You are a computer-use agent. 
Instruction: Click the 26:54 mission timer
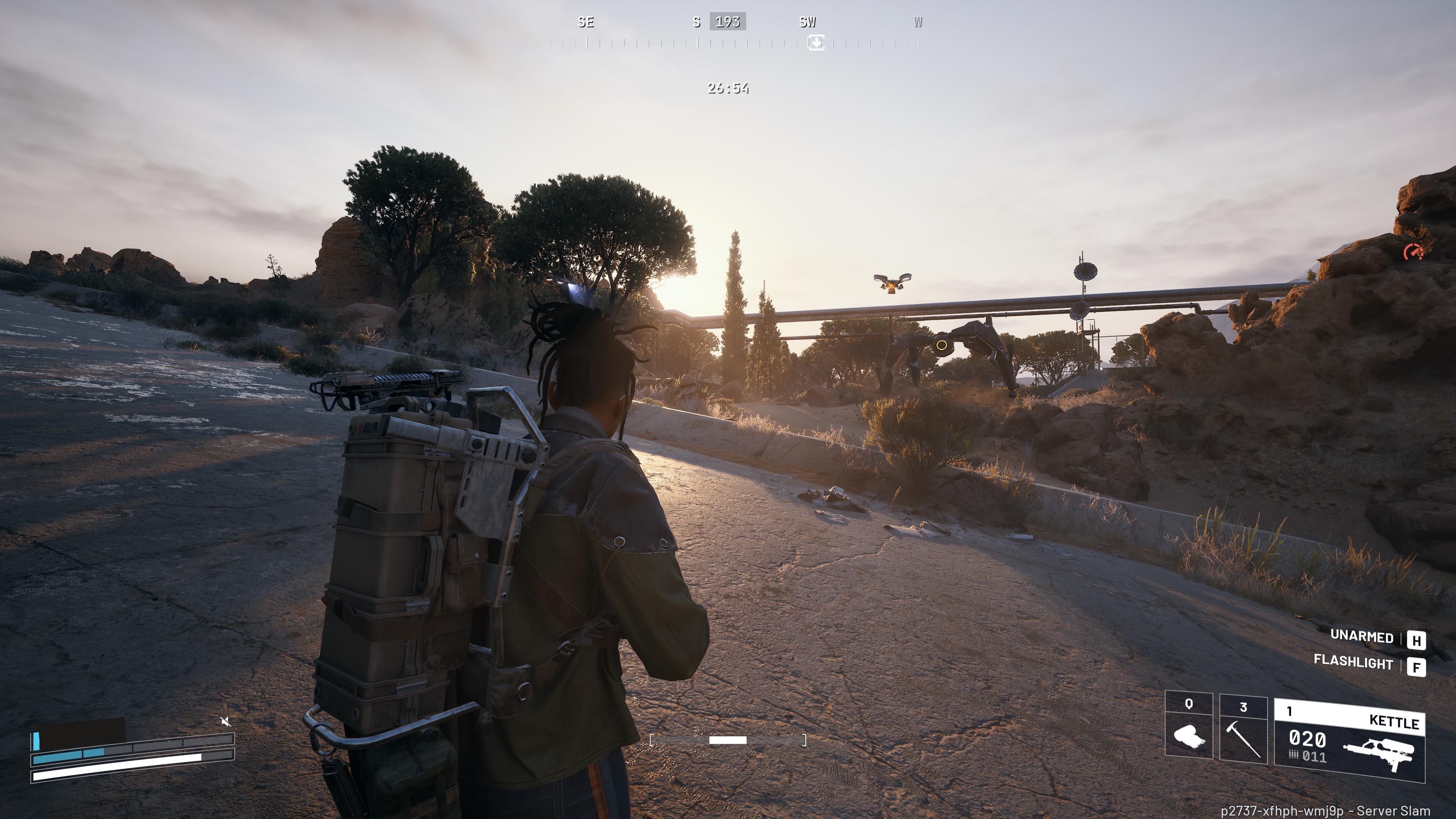[728, 89]
